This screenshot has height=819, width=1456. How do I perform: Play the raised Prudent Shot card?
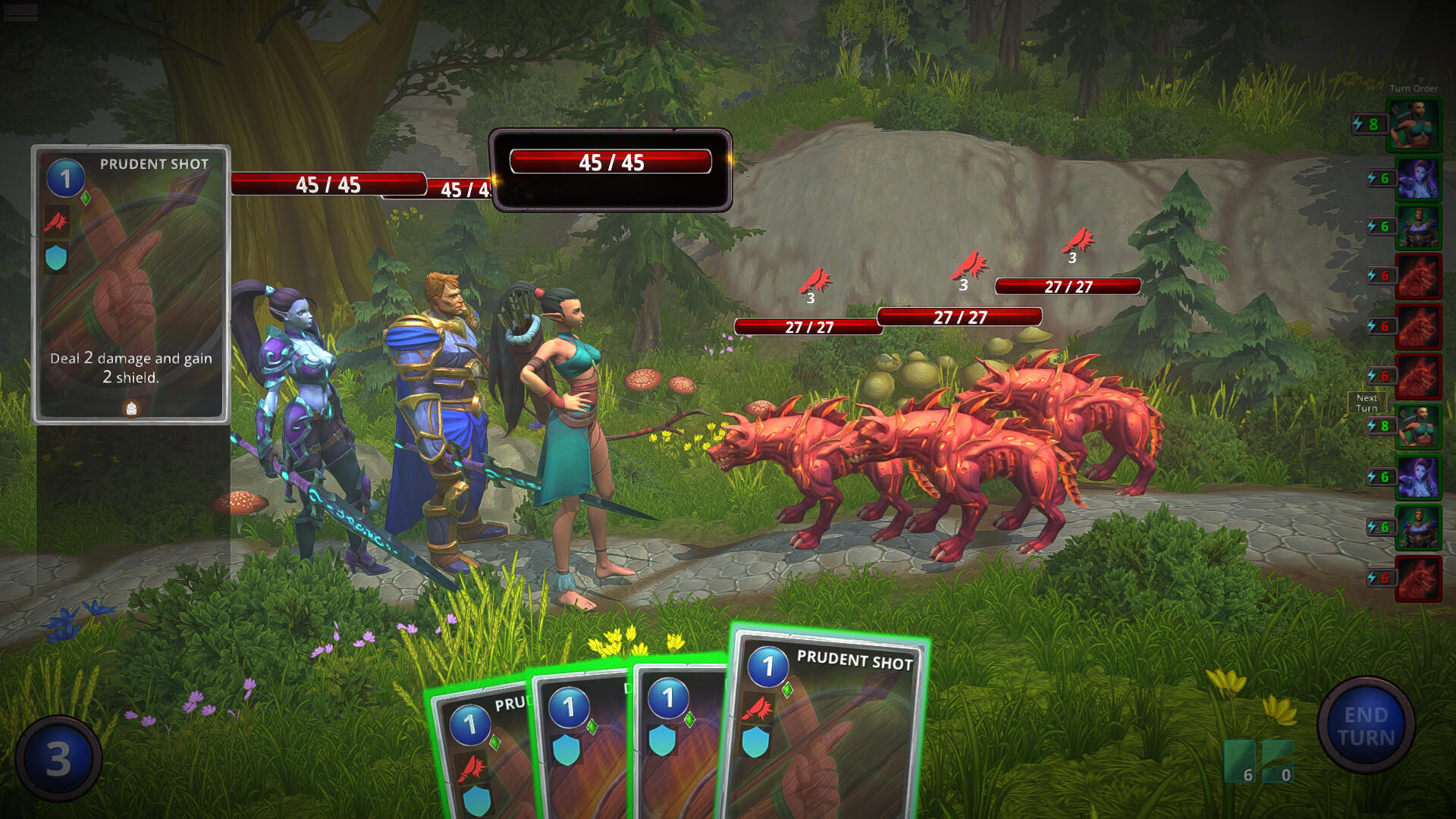pyautogui.click(x=825, y=728)
